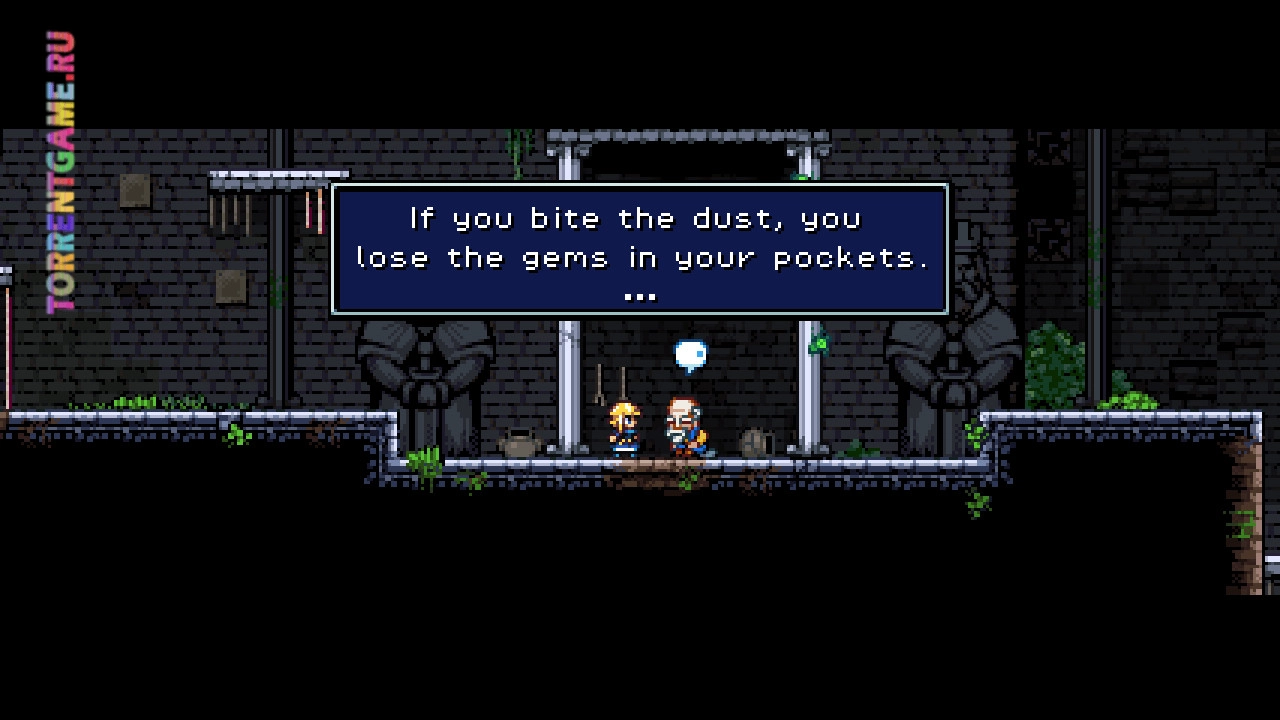Advance the dialogue via the ellipsis indicator
Image resolution: width=1280 pixels, height=720 pixels.
[640, 295]
